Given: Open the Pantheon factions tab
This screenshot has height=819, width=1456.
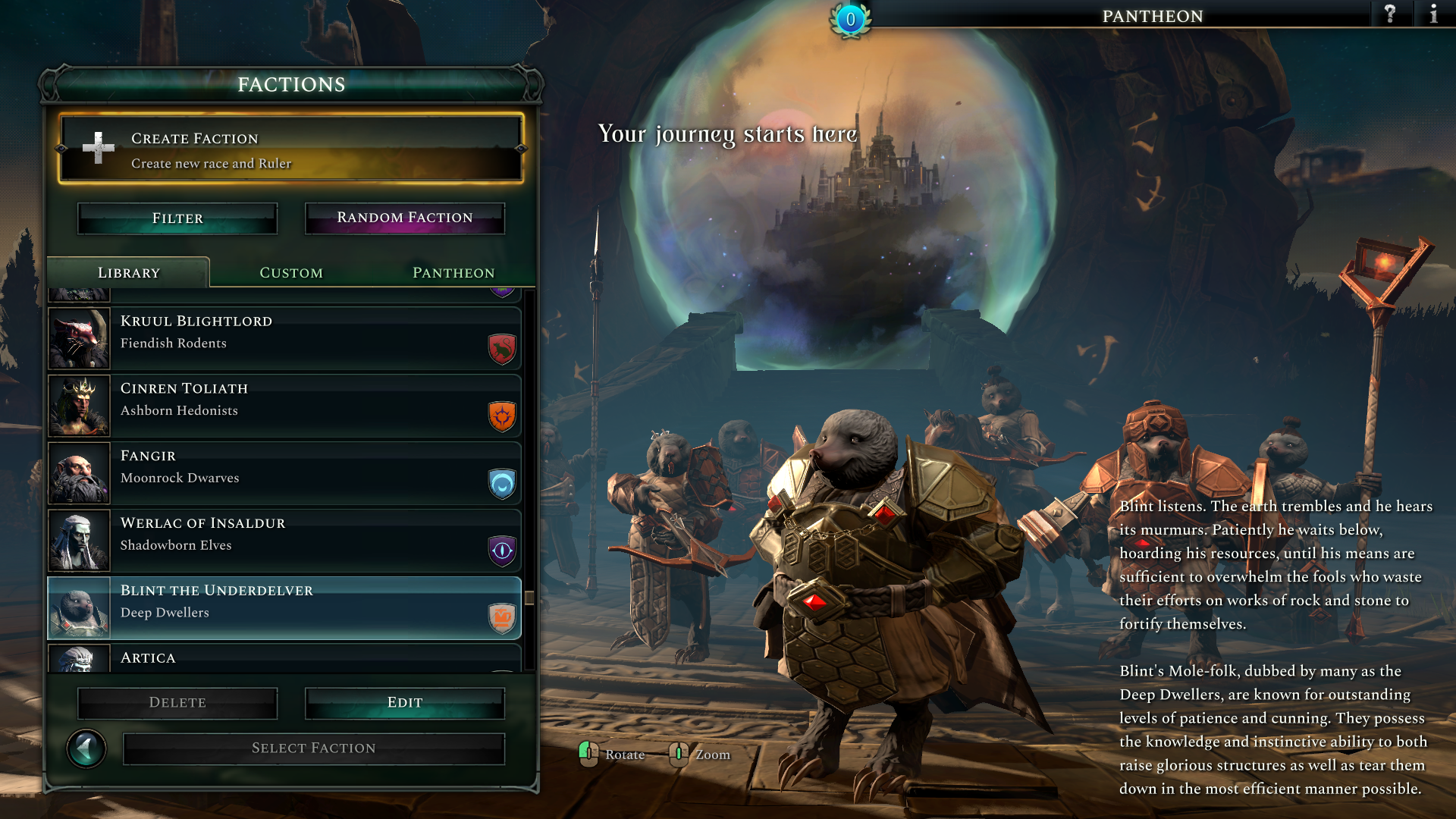Looking at the screenshot, I should pyautogui.click(x=453, y=273).
